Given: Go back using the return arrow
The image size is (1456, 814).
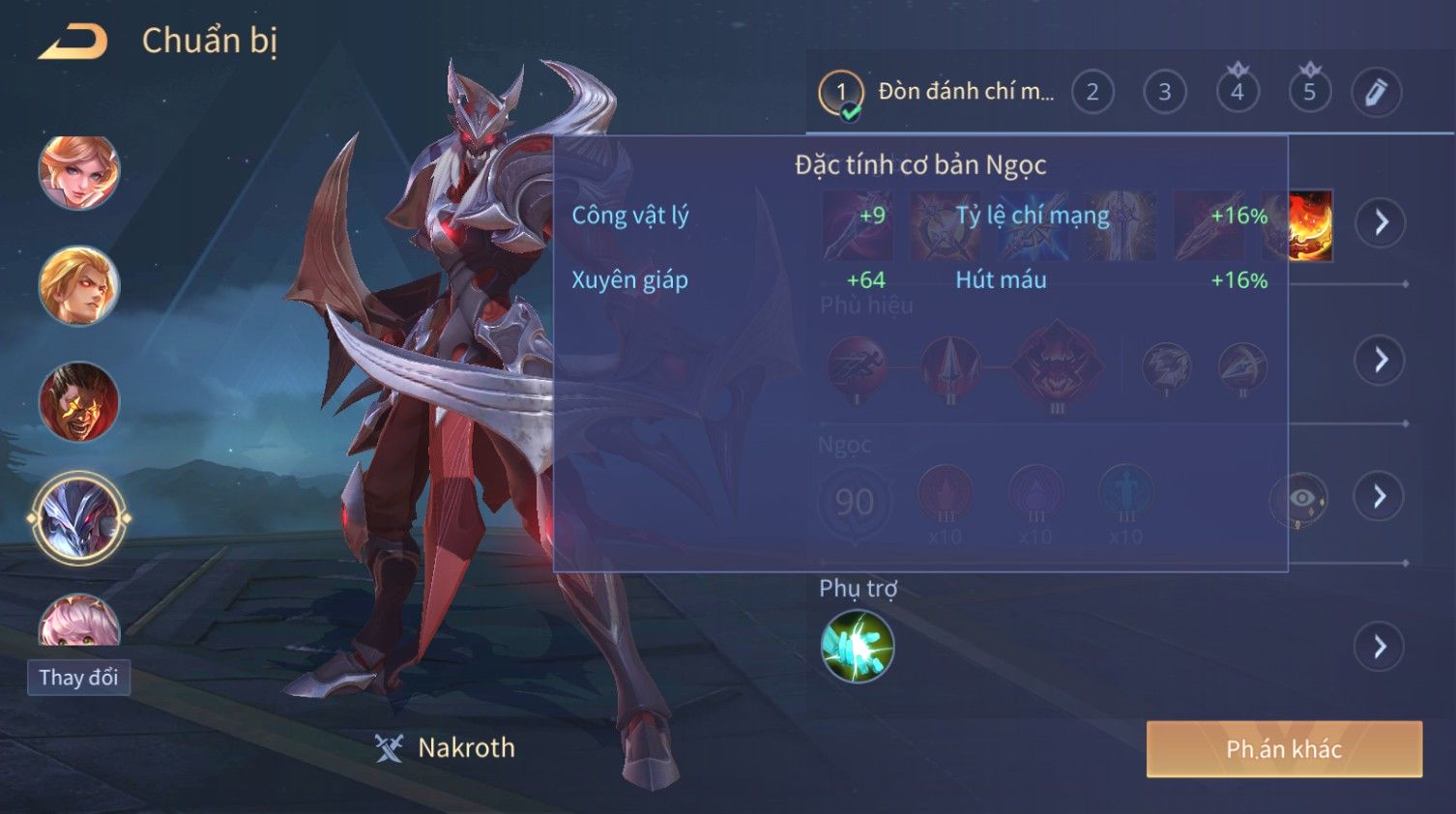Looking at the screenshot, I should (x=73, y=42).
